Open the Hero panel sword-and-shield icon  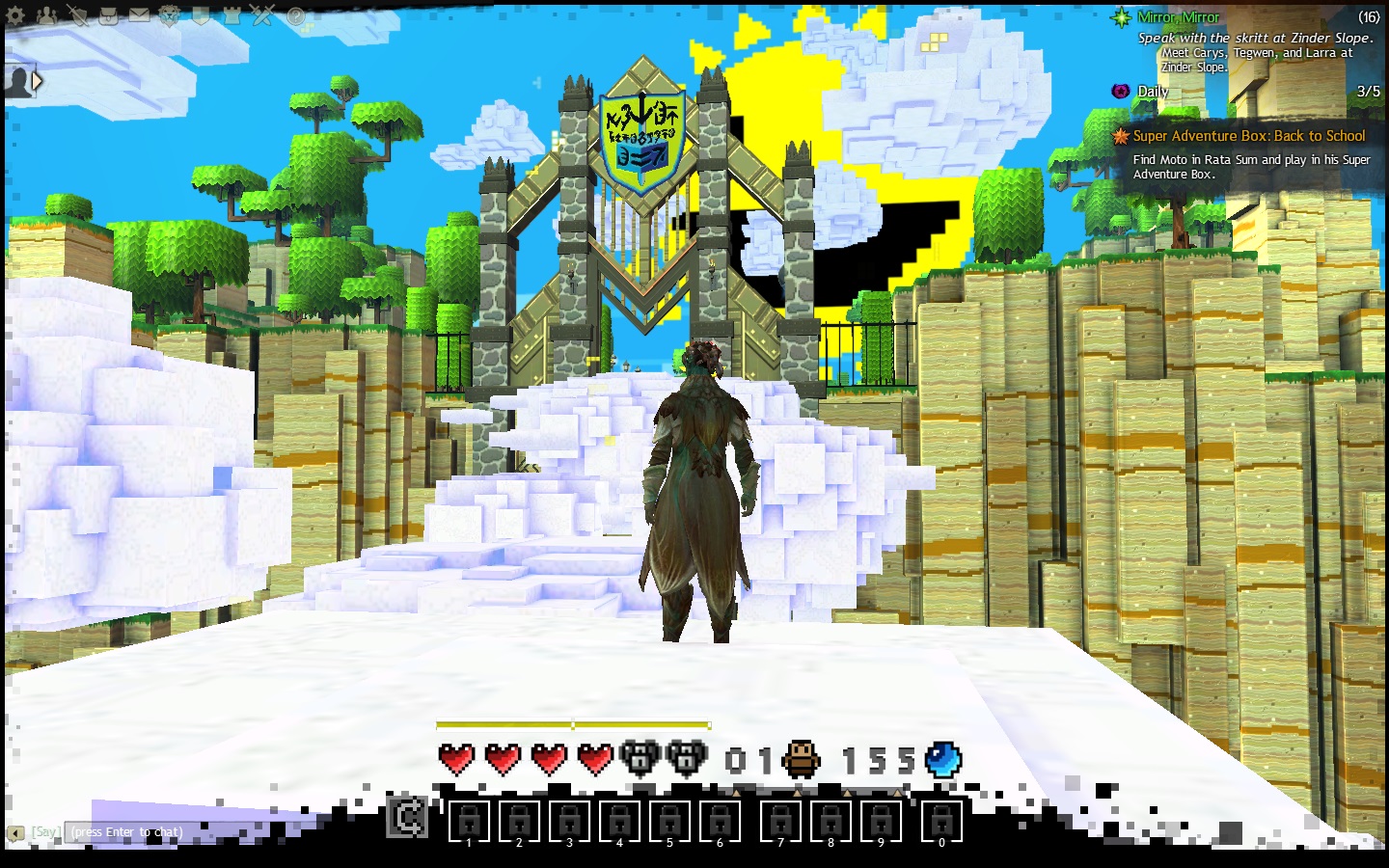click(x=77, y=15)
